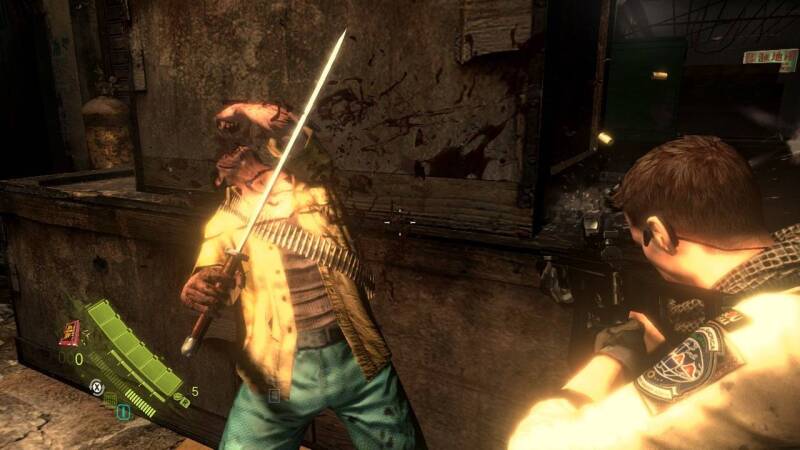800x450 pixels.
Task: Select the red ammo box icon
Action: pyautogui.click(x=71, y=332)
